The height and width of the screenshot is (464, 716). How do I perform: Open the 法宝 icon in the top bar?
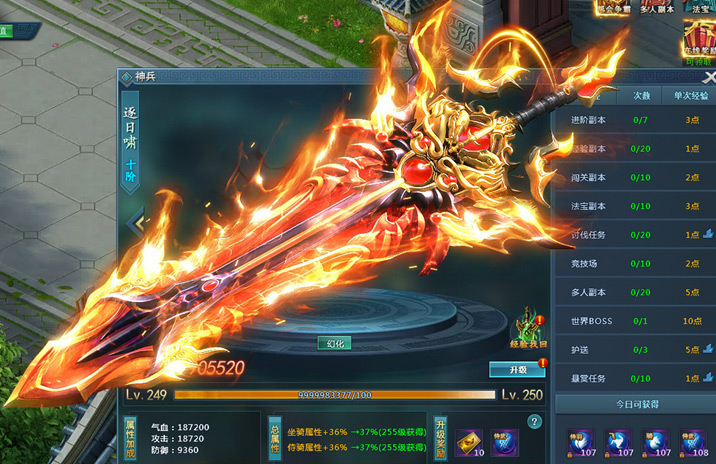point(698,10)
